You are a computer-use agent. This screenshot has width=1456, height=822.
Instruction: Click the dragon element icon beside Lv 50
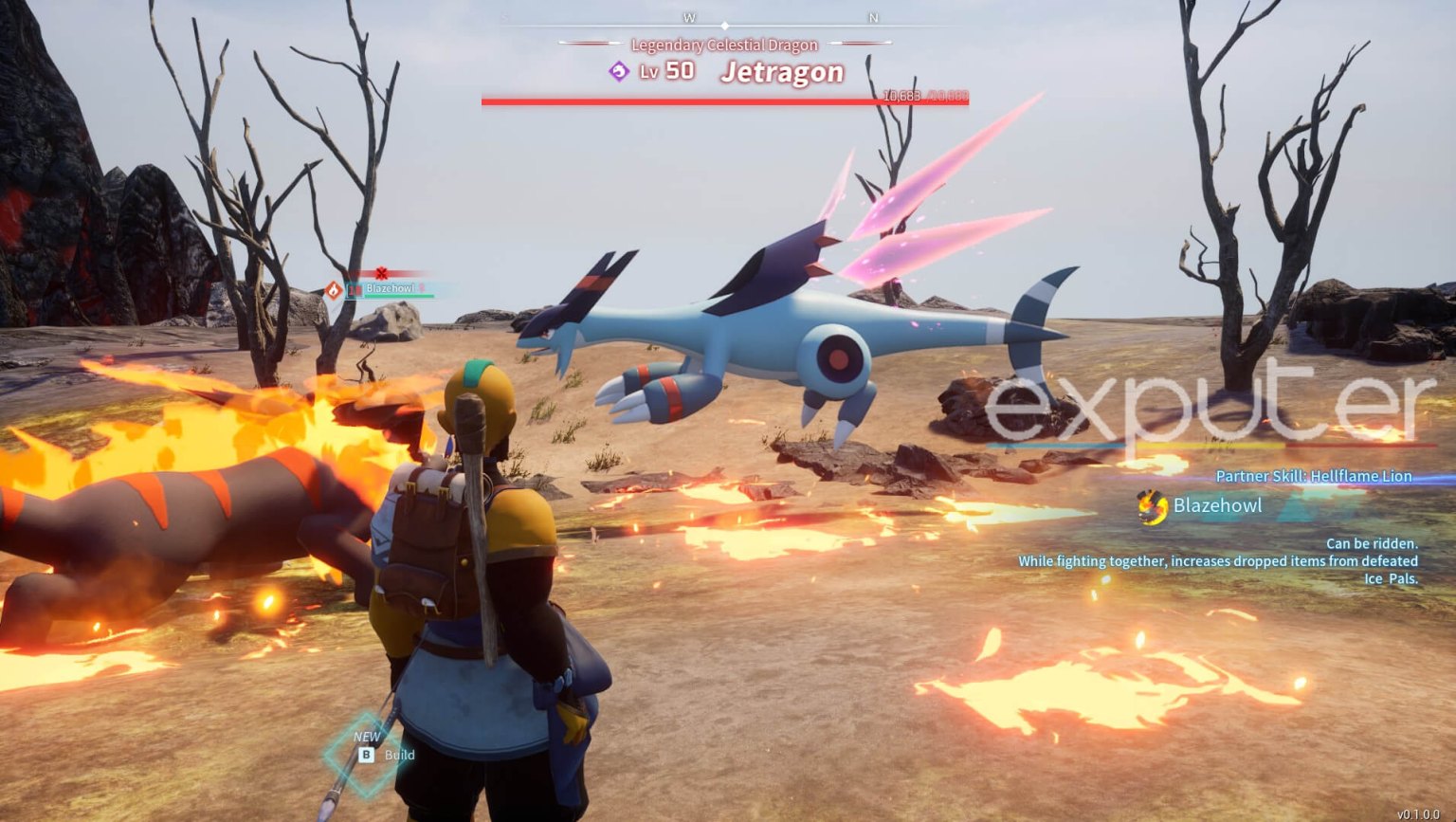point(617,70)
